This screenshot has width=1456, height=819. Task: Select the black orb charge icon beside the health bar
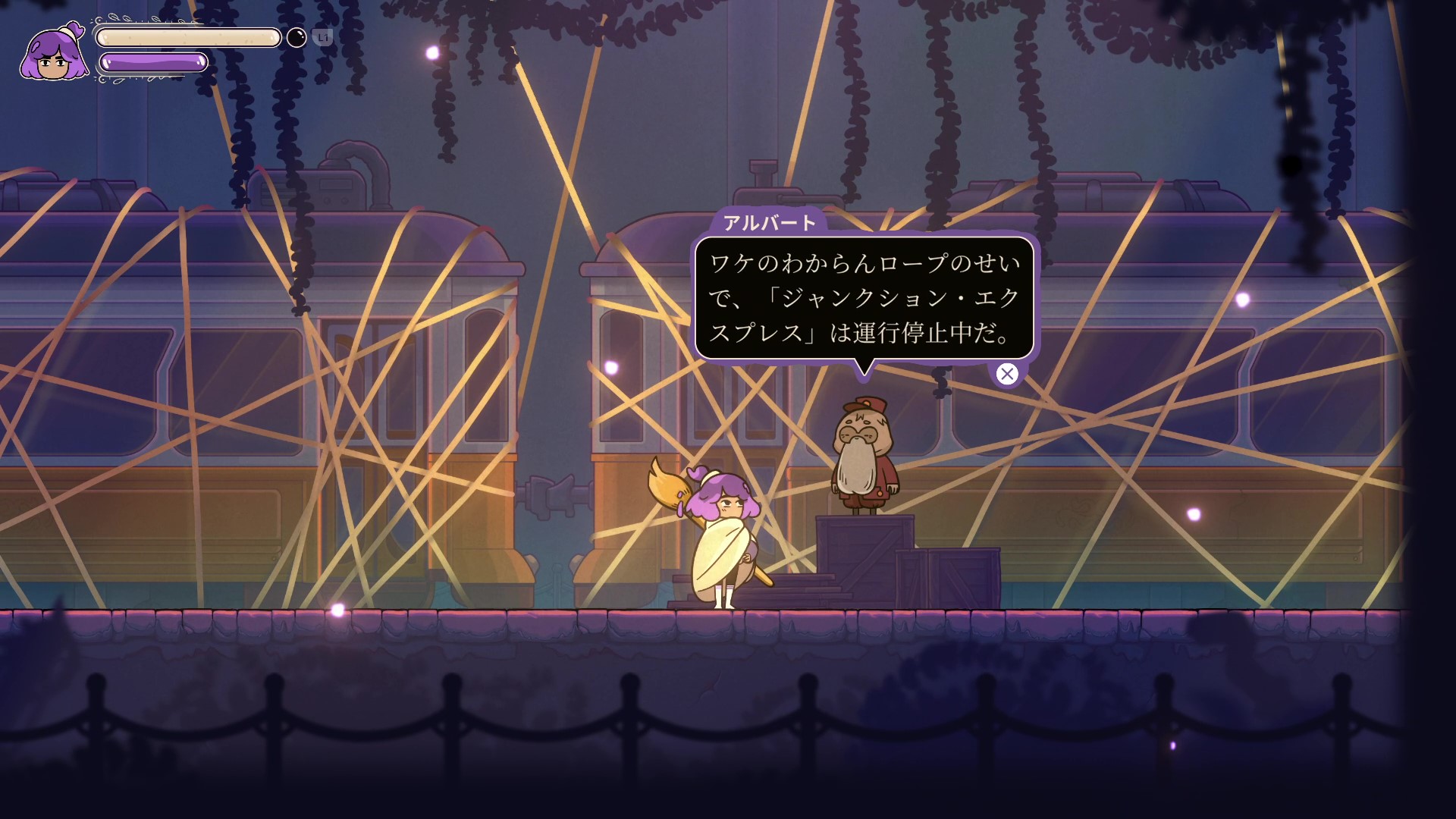tap(296, 36)
